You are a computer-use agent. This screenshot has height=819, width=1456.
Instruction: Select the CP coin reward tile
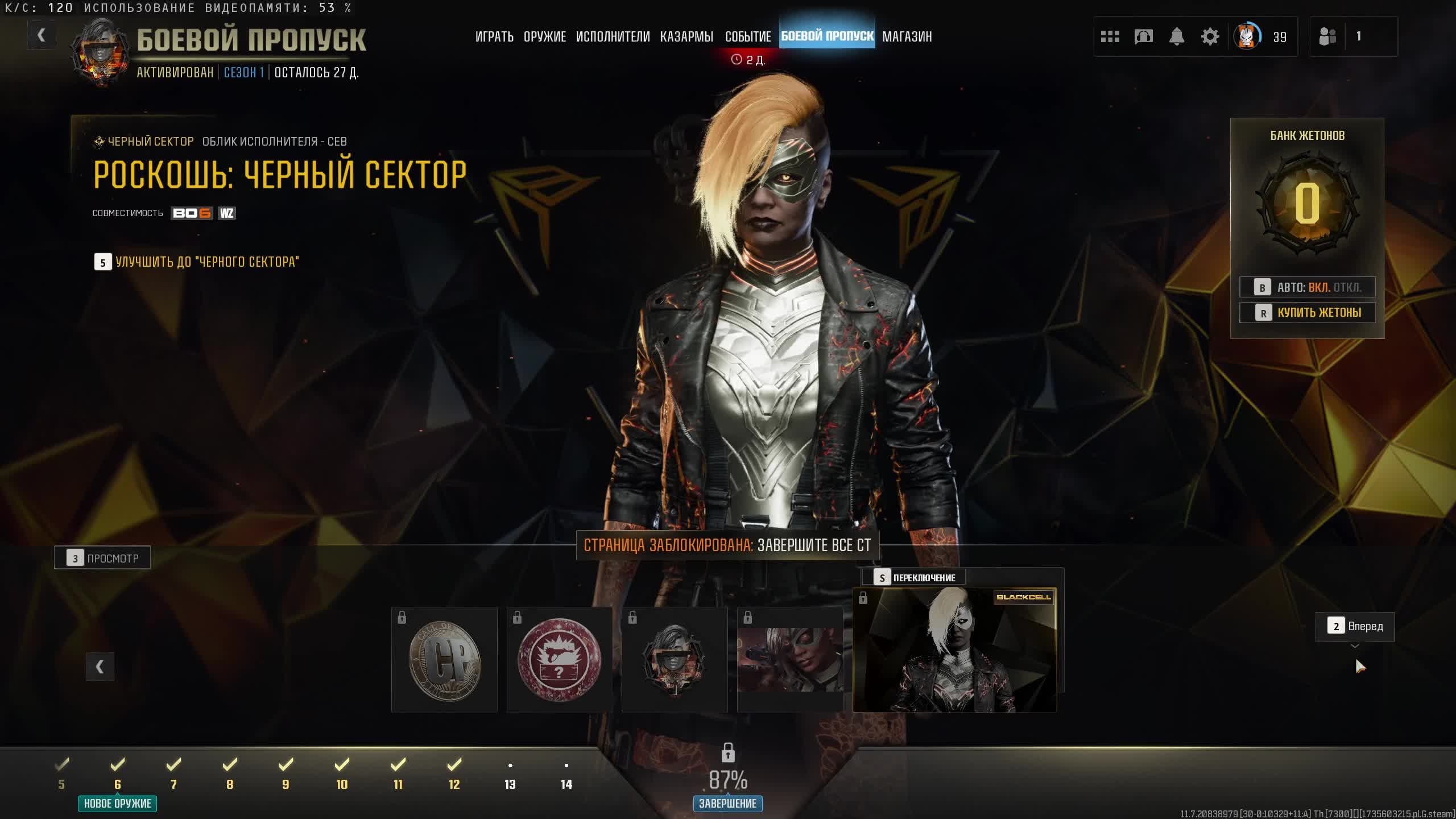click(x=444, y=660)
